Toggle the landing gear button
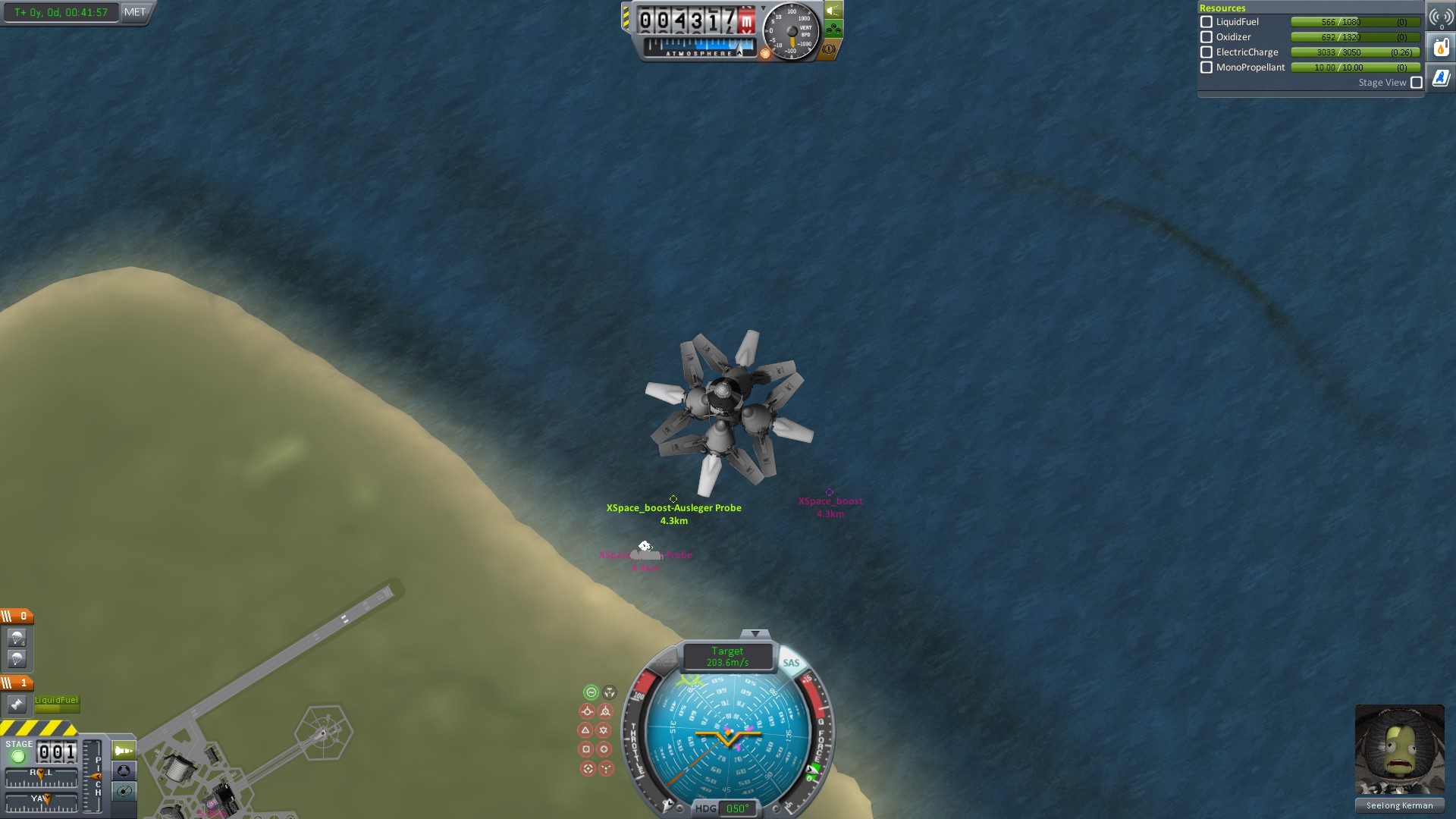Viewport: 1456px width, 819px height. (833, 30)
